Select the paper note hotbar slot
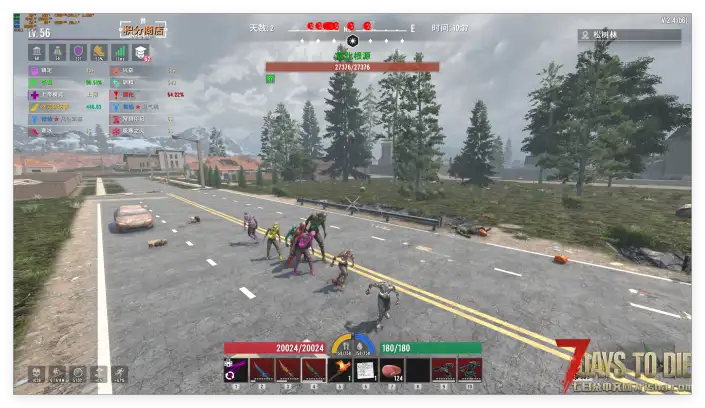705x408 pixels. [x=366, y=370]
